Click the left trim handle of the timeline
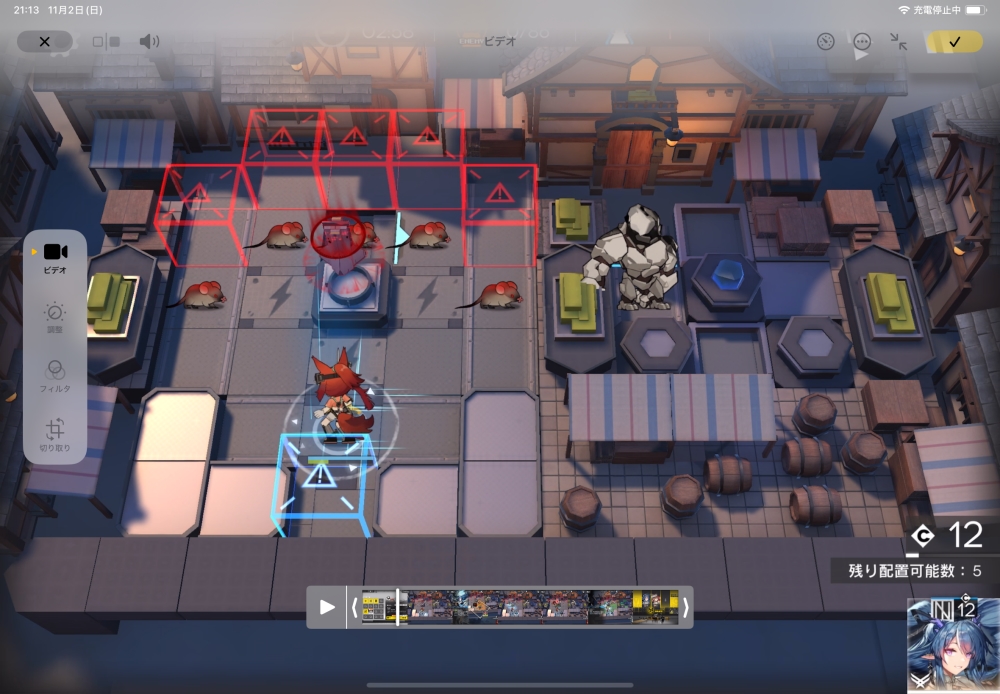This screenshot has height=694, width=1000. [x=354, y=607]
